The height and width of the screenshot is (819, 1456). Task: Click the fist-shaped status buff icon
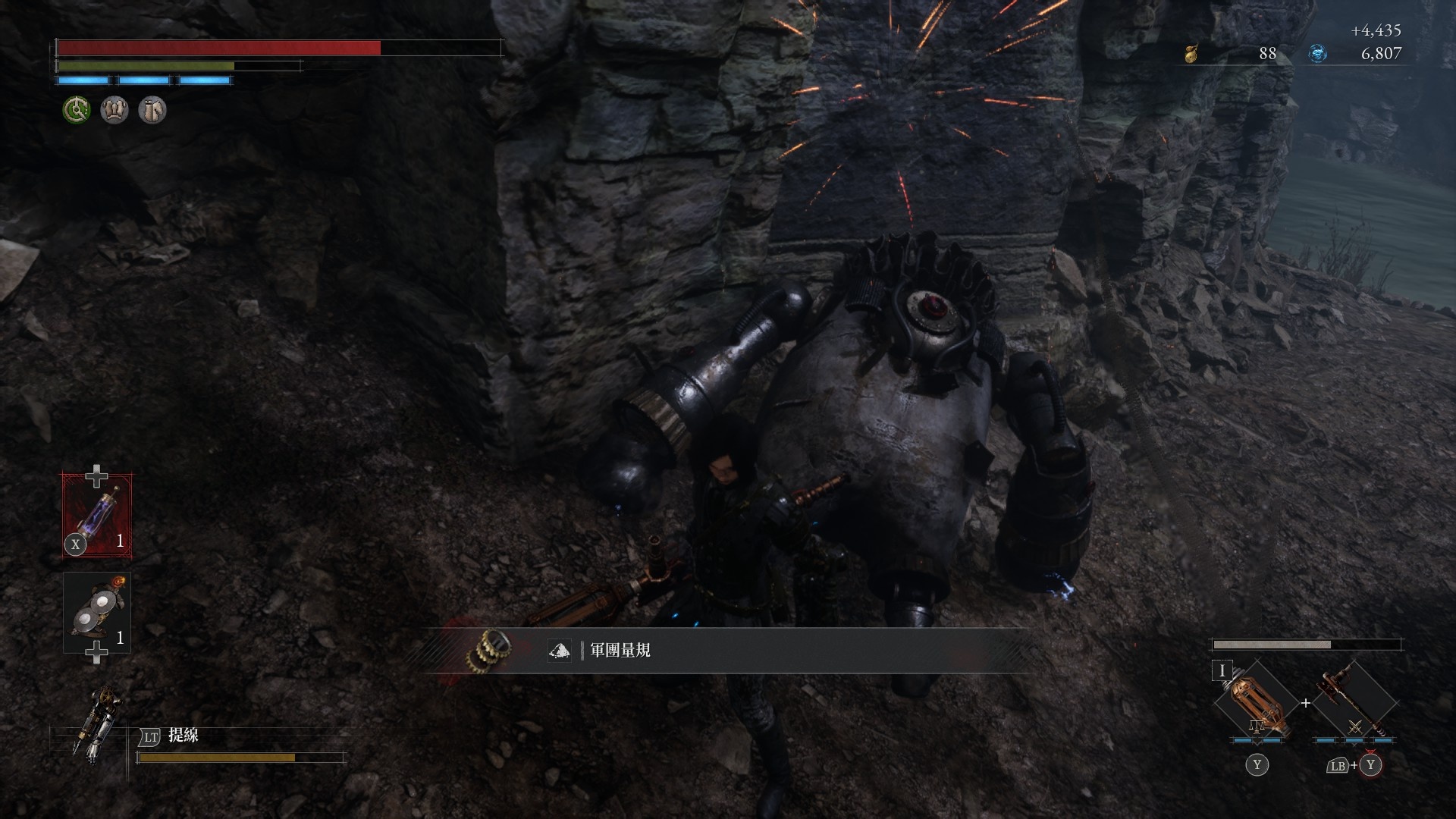pyautogui.click(x=115, y=111)
